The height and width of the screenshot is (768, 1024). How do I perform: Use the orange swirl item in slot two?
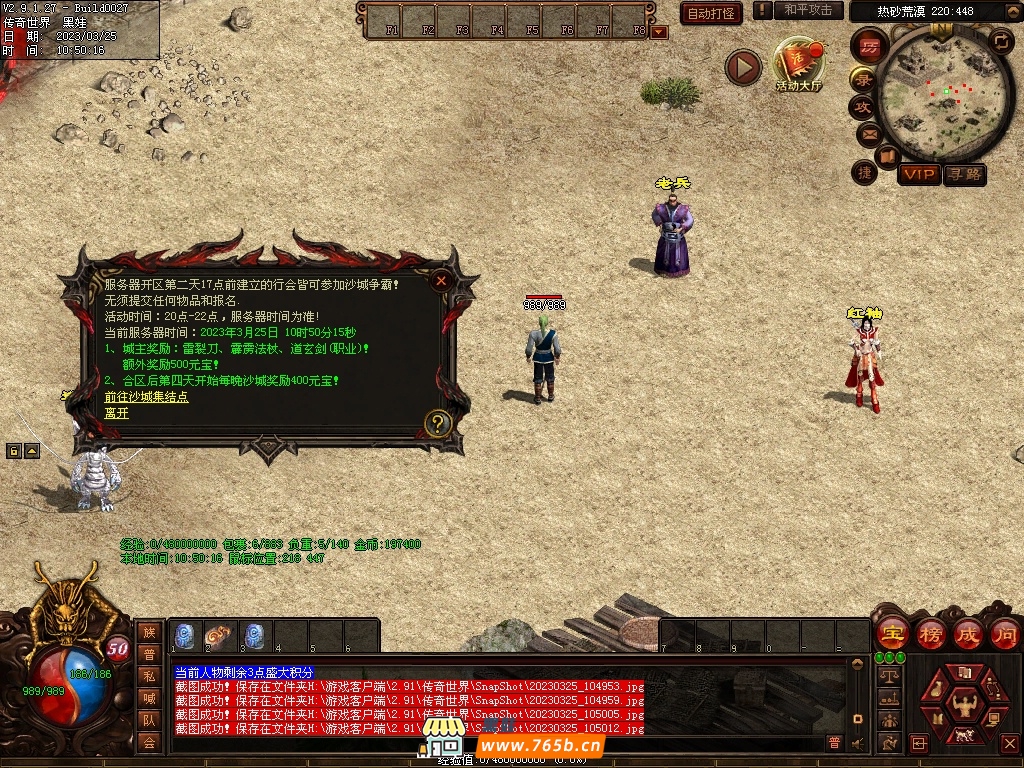(219, 636)
